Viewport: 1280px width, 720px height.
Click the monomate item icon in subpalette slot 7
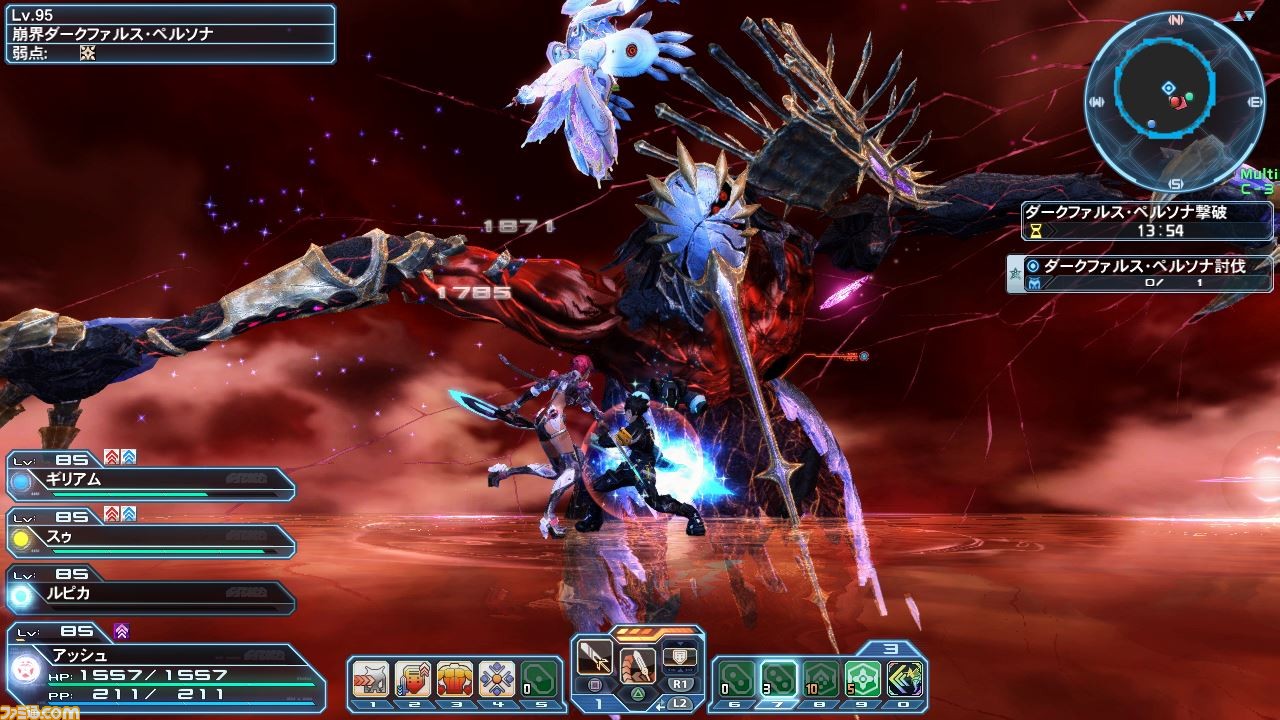pos(776,678)
